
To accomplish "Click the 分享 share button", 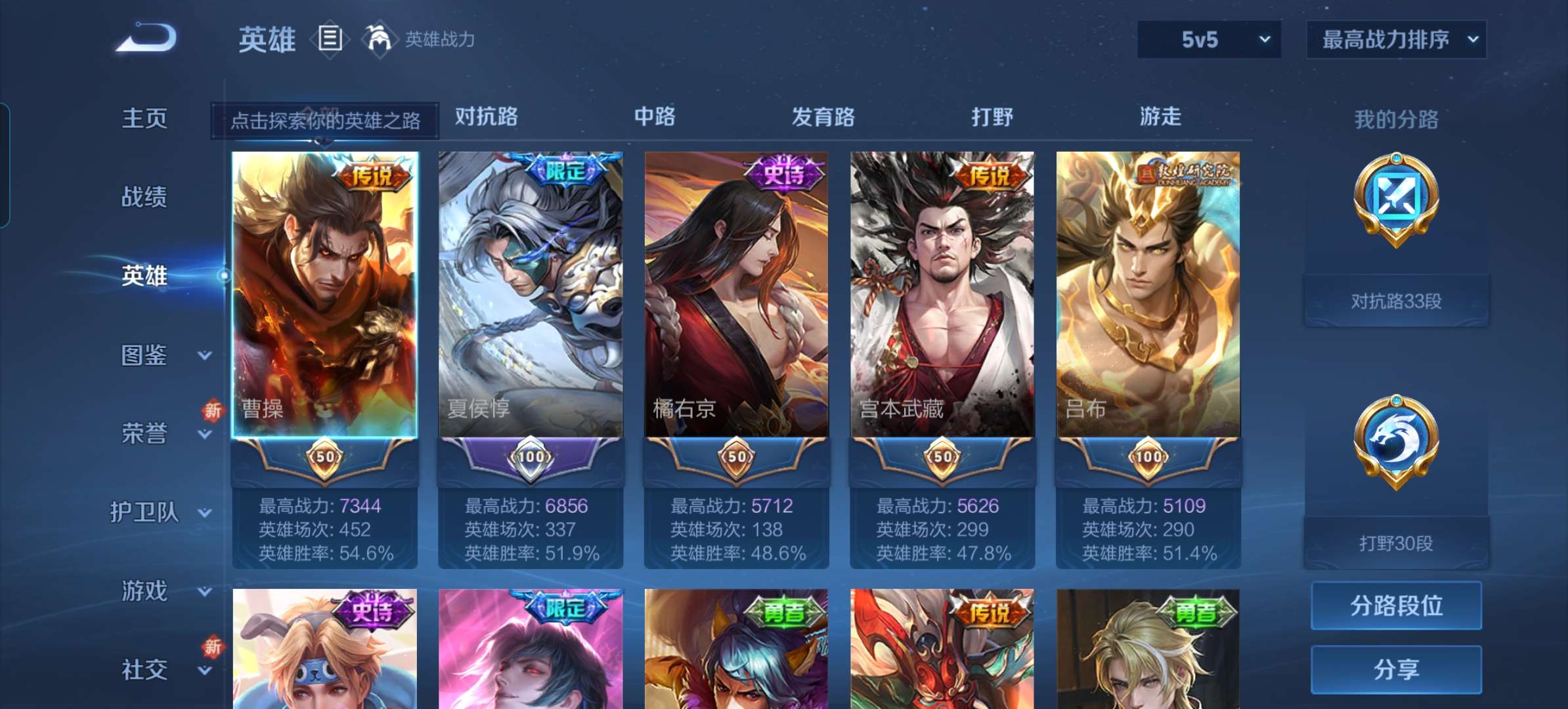I will [x=1396, y=668].
